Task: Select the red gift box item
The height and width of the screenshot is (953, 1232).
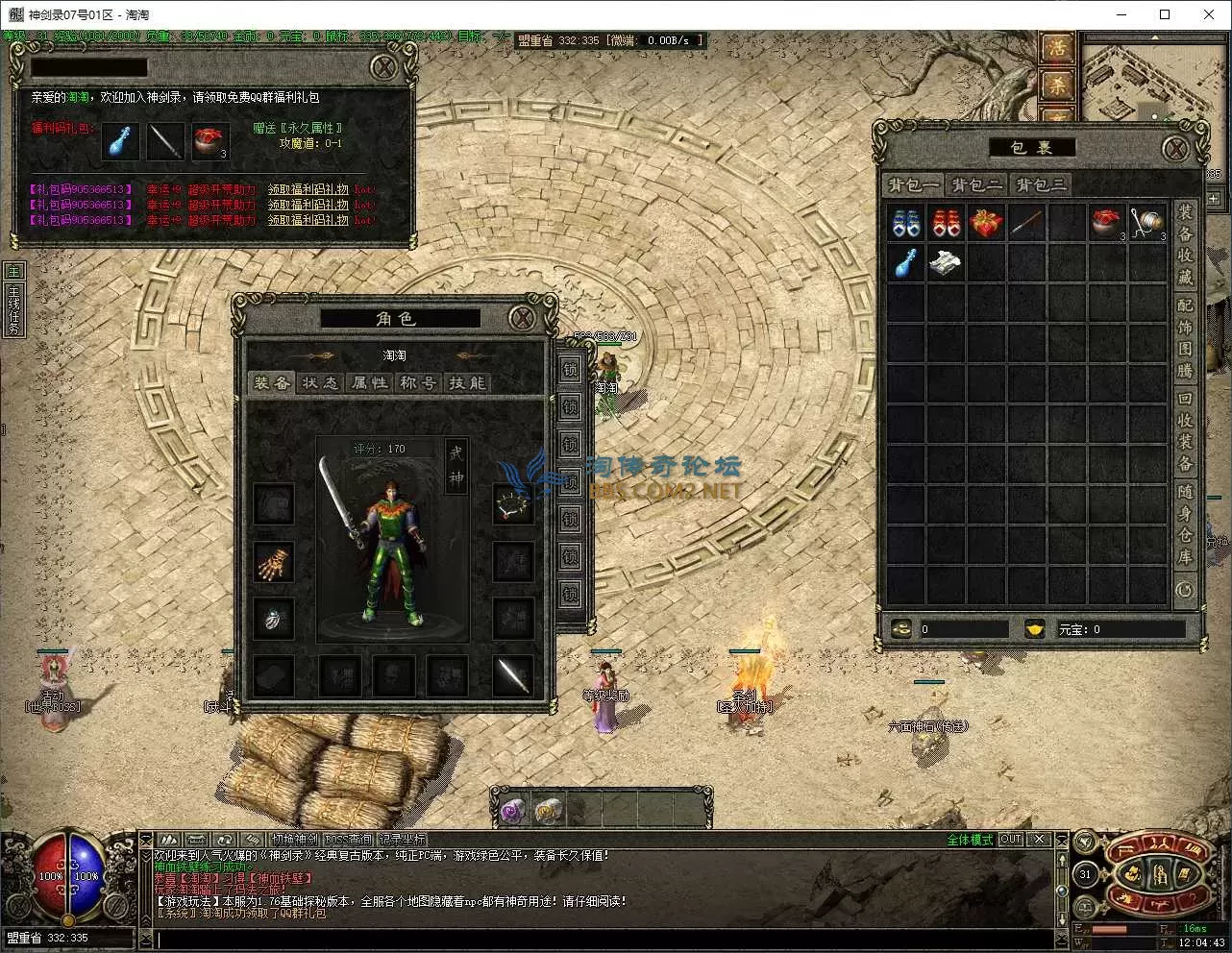Action: pos(986,223)
